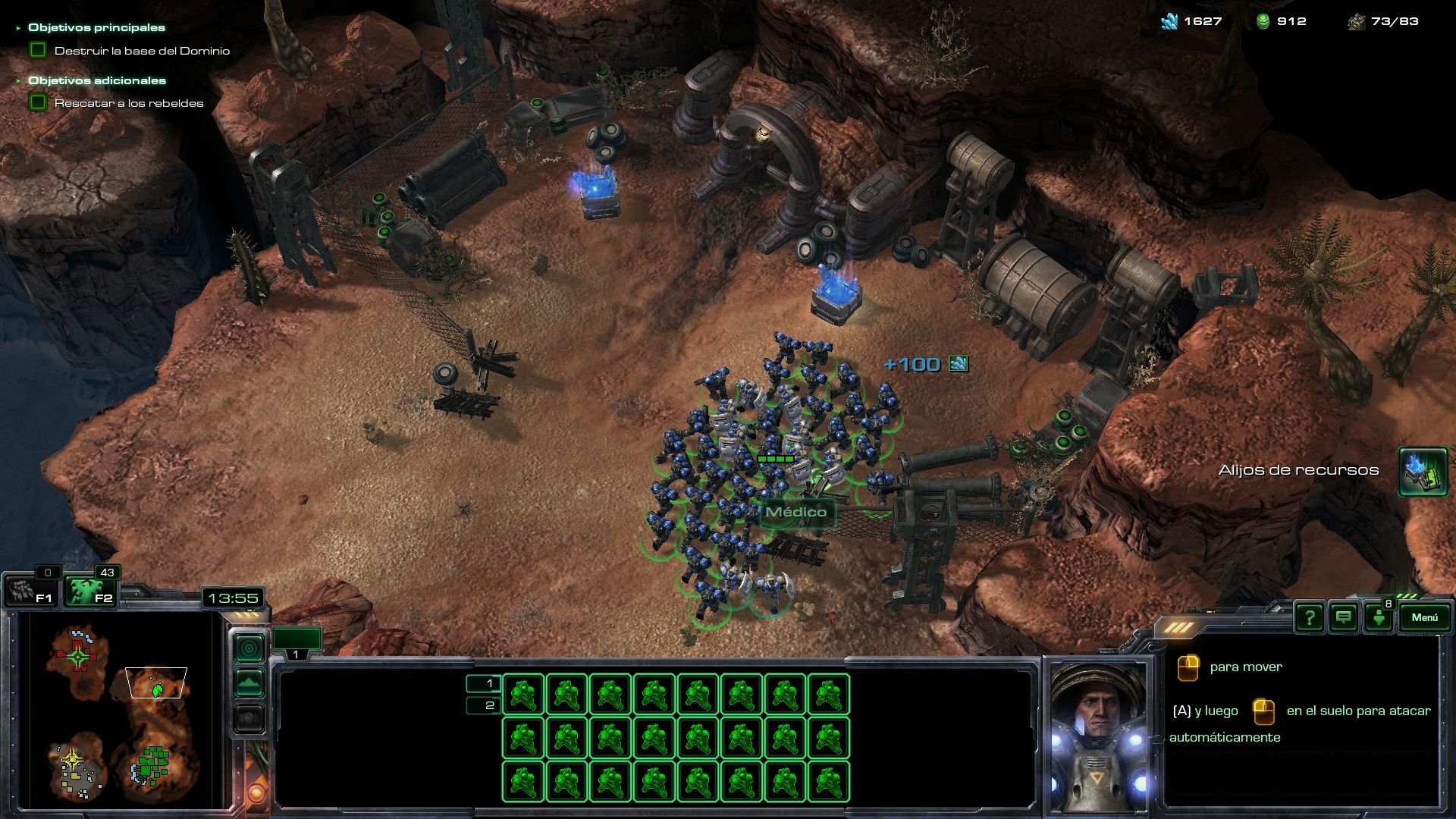Click the Objetivos adicionales header
Viewport: 1456px width, 819px height.
click(x=96, y=80)
